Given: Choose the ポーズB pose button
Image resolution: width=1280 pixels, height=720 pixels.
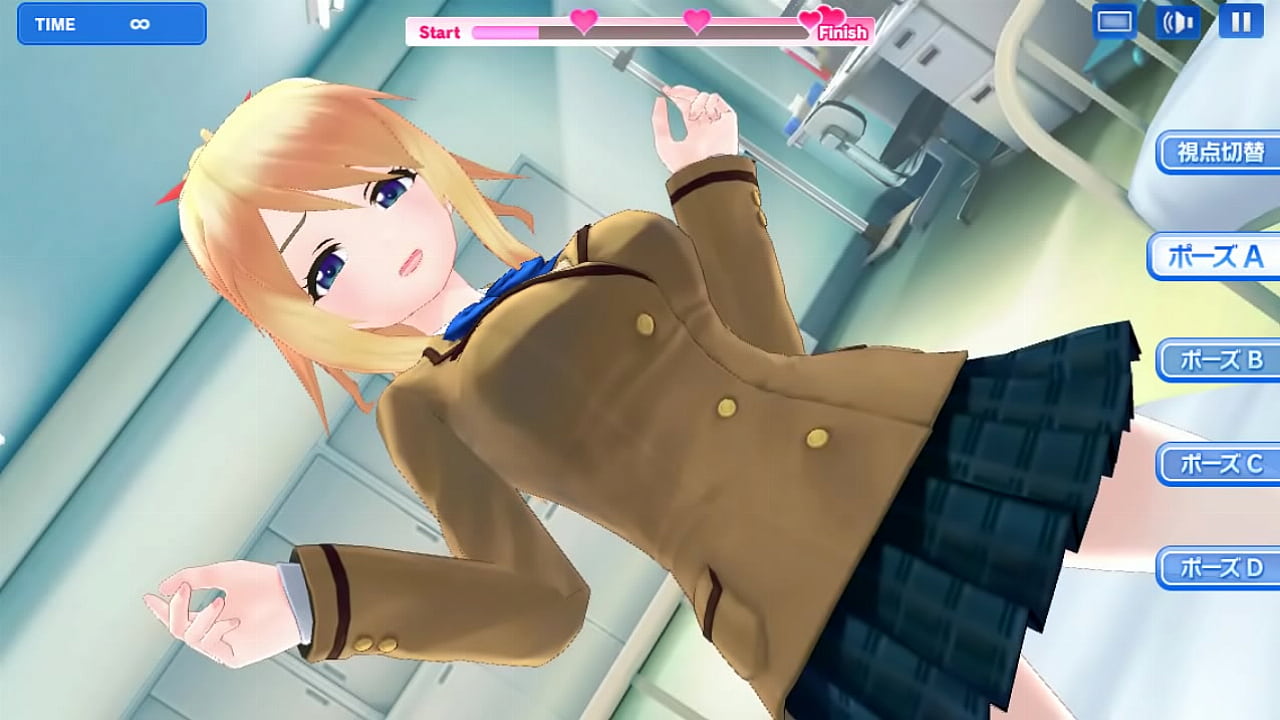Looking at the screenshot, I should click(1219, 360).
